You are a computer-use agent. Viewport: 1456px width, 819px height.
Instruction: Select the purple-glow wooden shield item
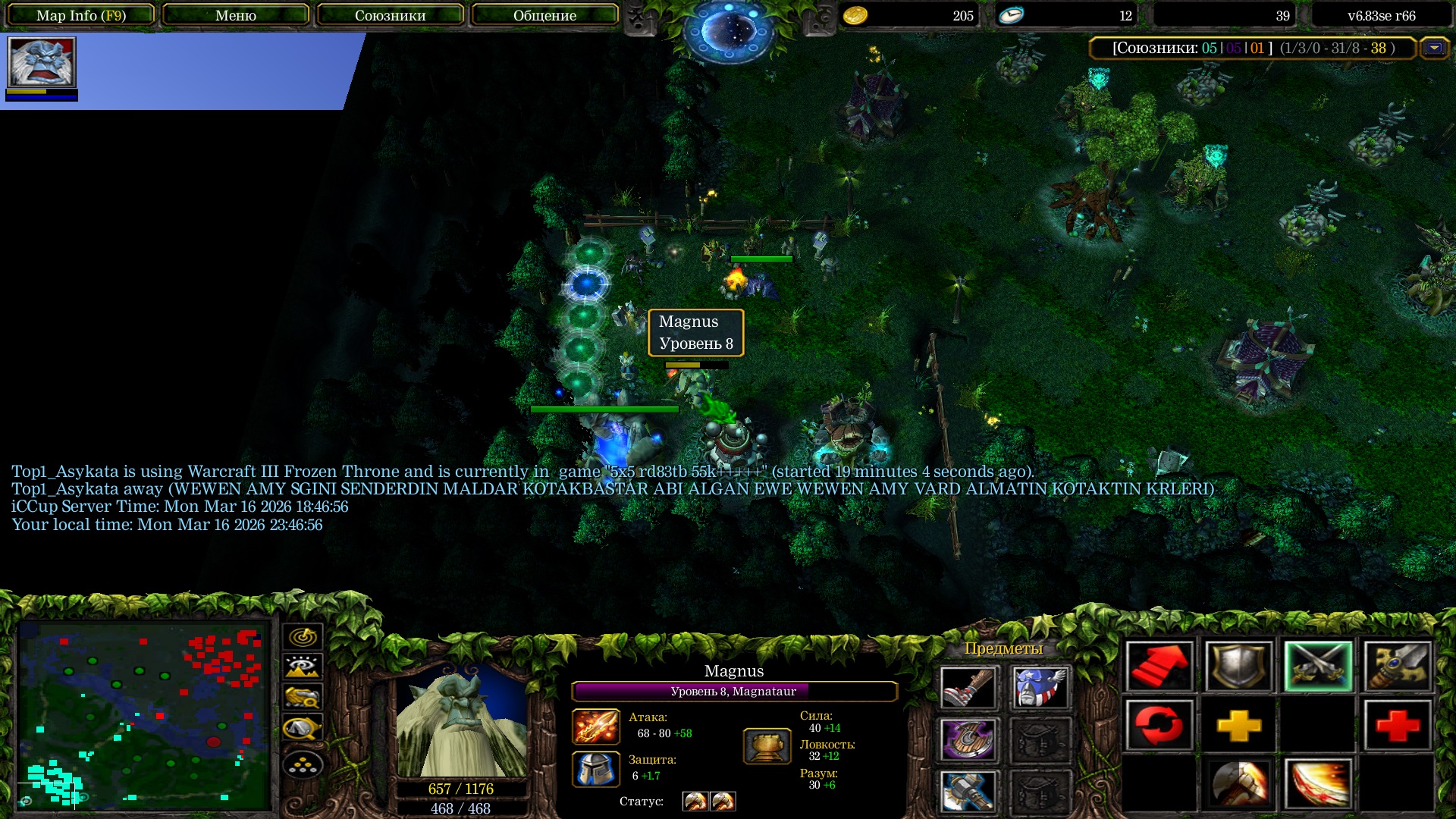click(x=968, y=739)
